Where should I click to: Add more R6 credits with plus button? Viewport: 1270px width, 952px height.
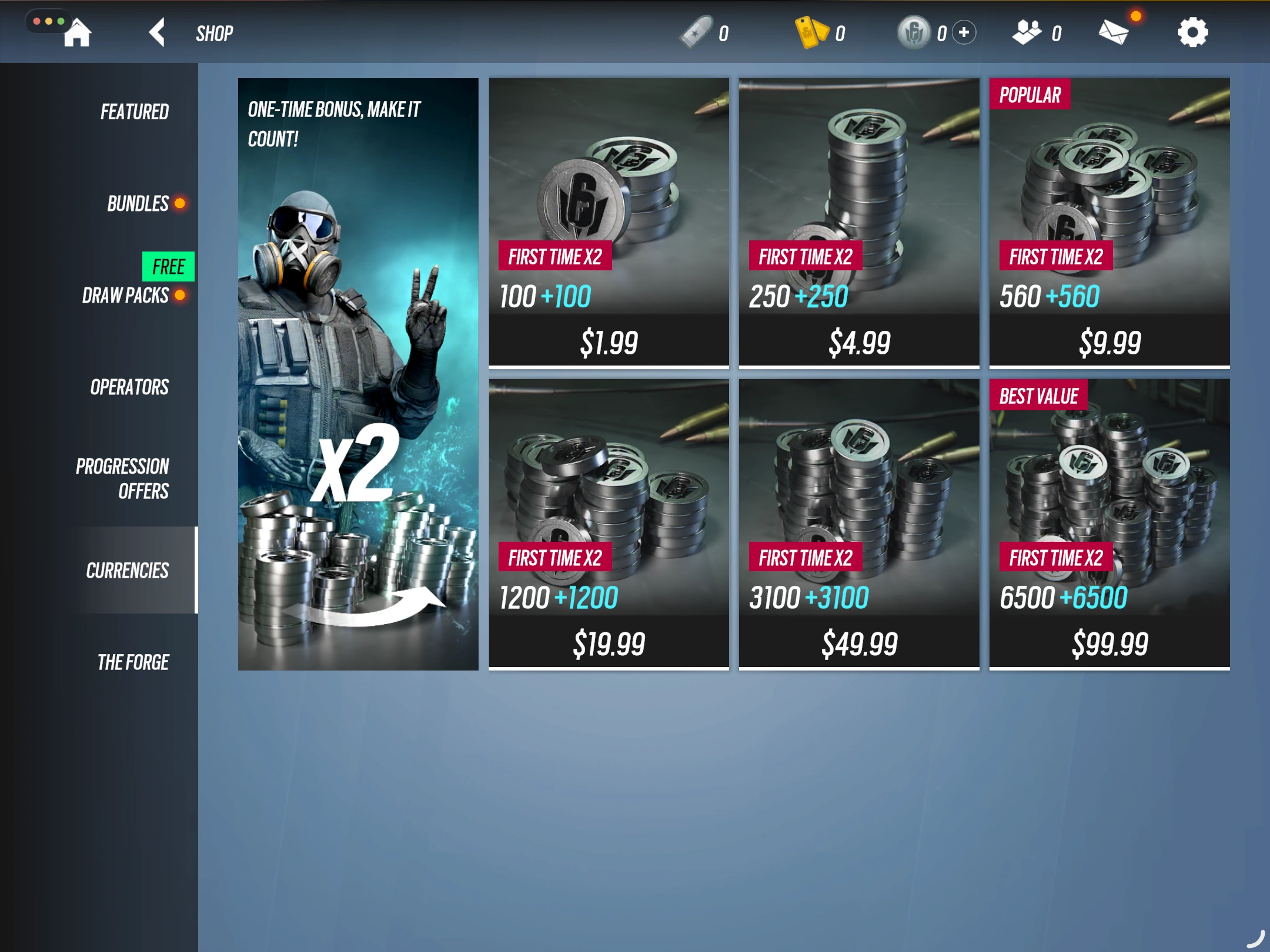pyautogui.click(x=964, y=32)
